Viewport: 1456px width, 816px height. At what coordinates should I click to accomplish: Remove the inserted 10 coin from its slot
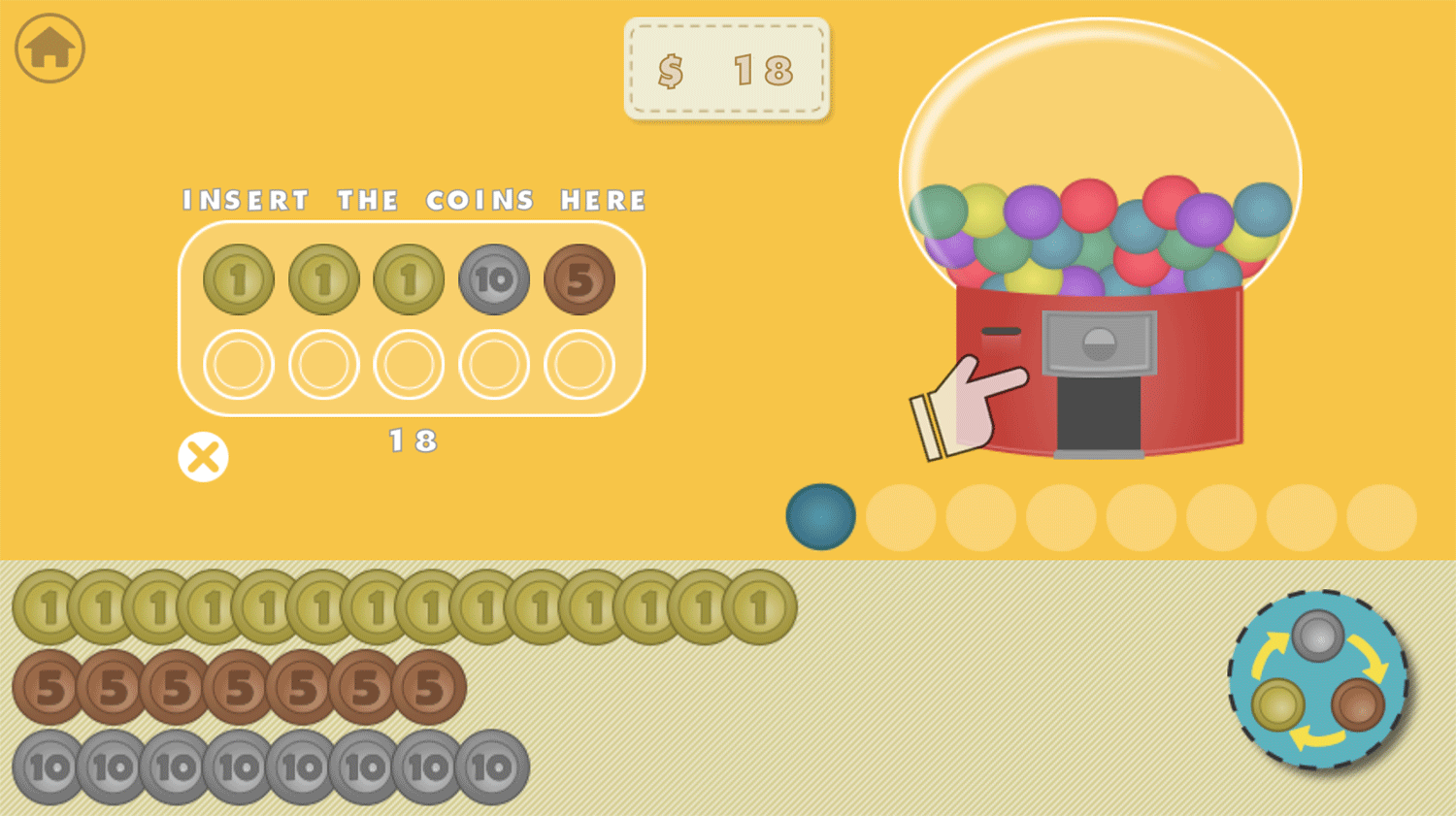(493, 279)
